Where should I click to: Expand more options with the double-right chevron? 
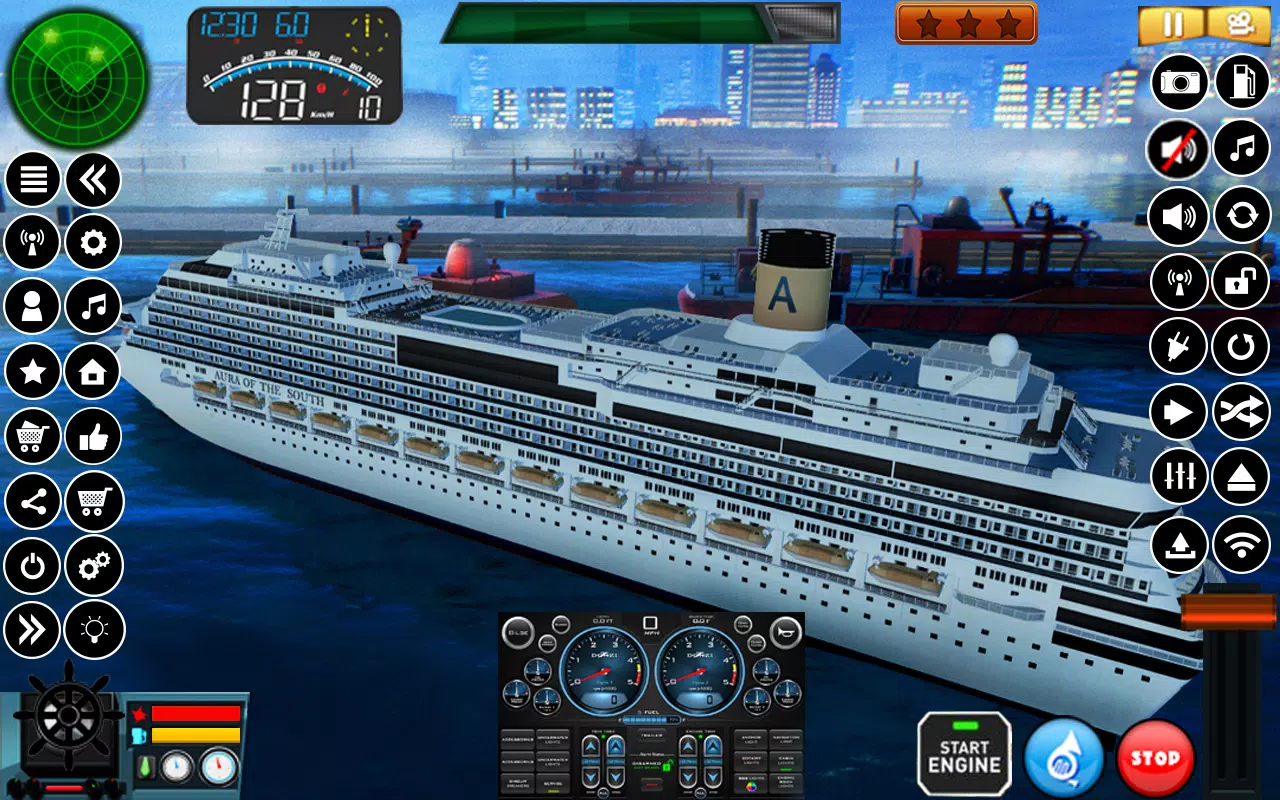point(32,631)
